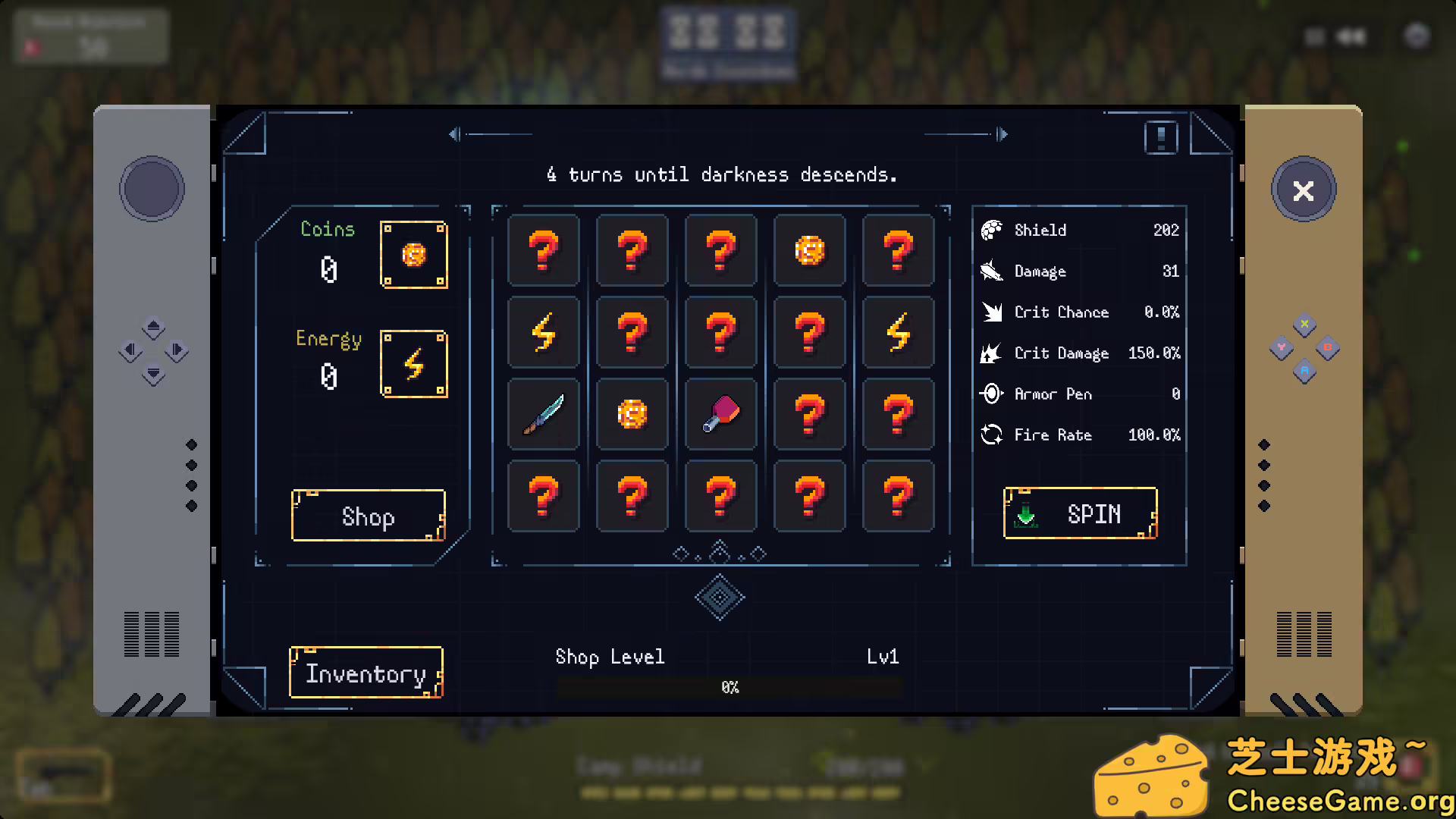The height and width of the screenshot is (819, 1456).
Task: Click the pink paddle item slot
Action: click(x=720, y=414)
